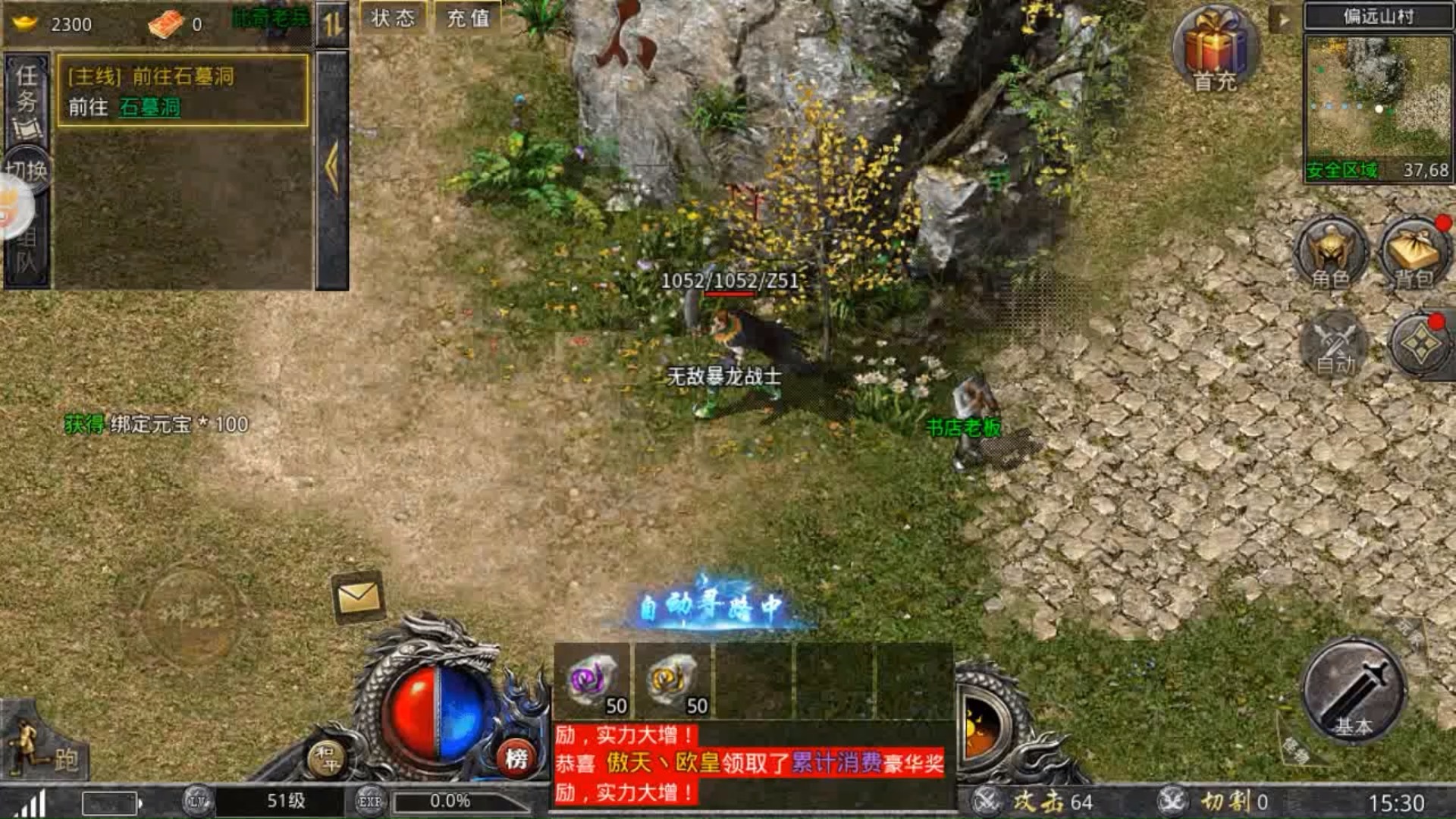Open the 榜 ranking button
The height and width of the screenshot is (819, 1456).
[516, 757]
